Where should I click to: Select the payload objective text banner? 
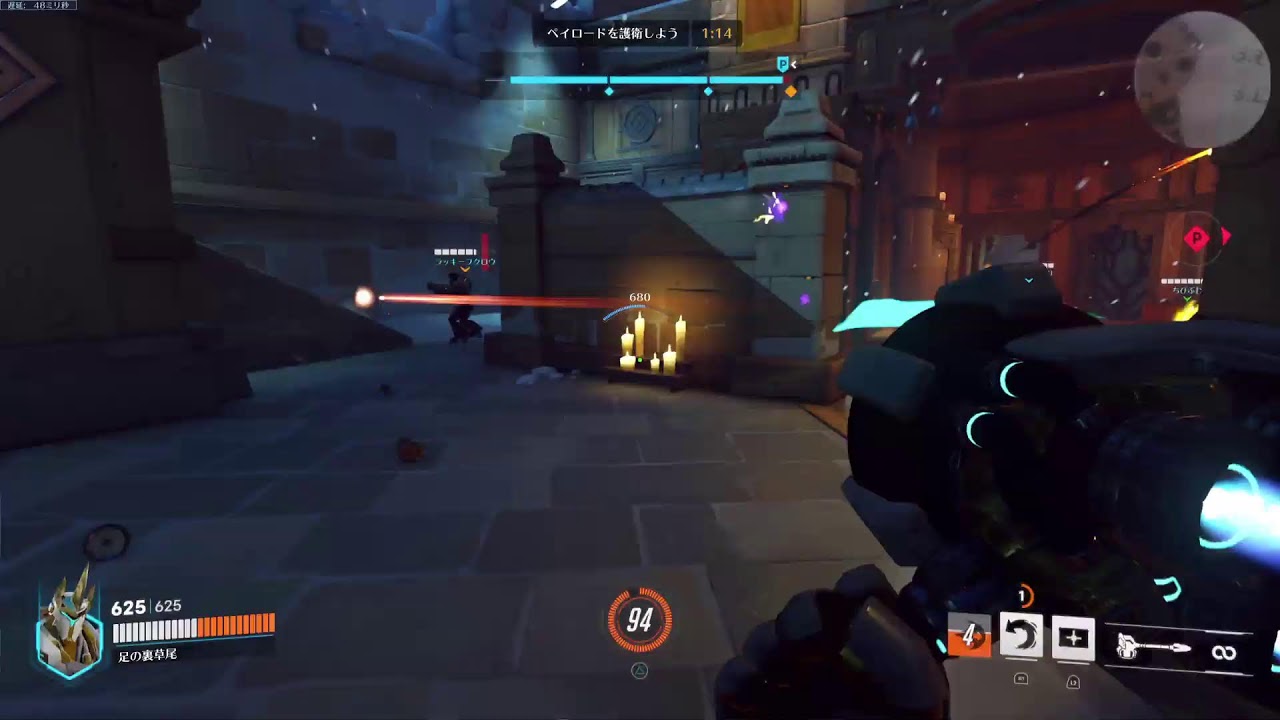pos(612,34)
